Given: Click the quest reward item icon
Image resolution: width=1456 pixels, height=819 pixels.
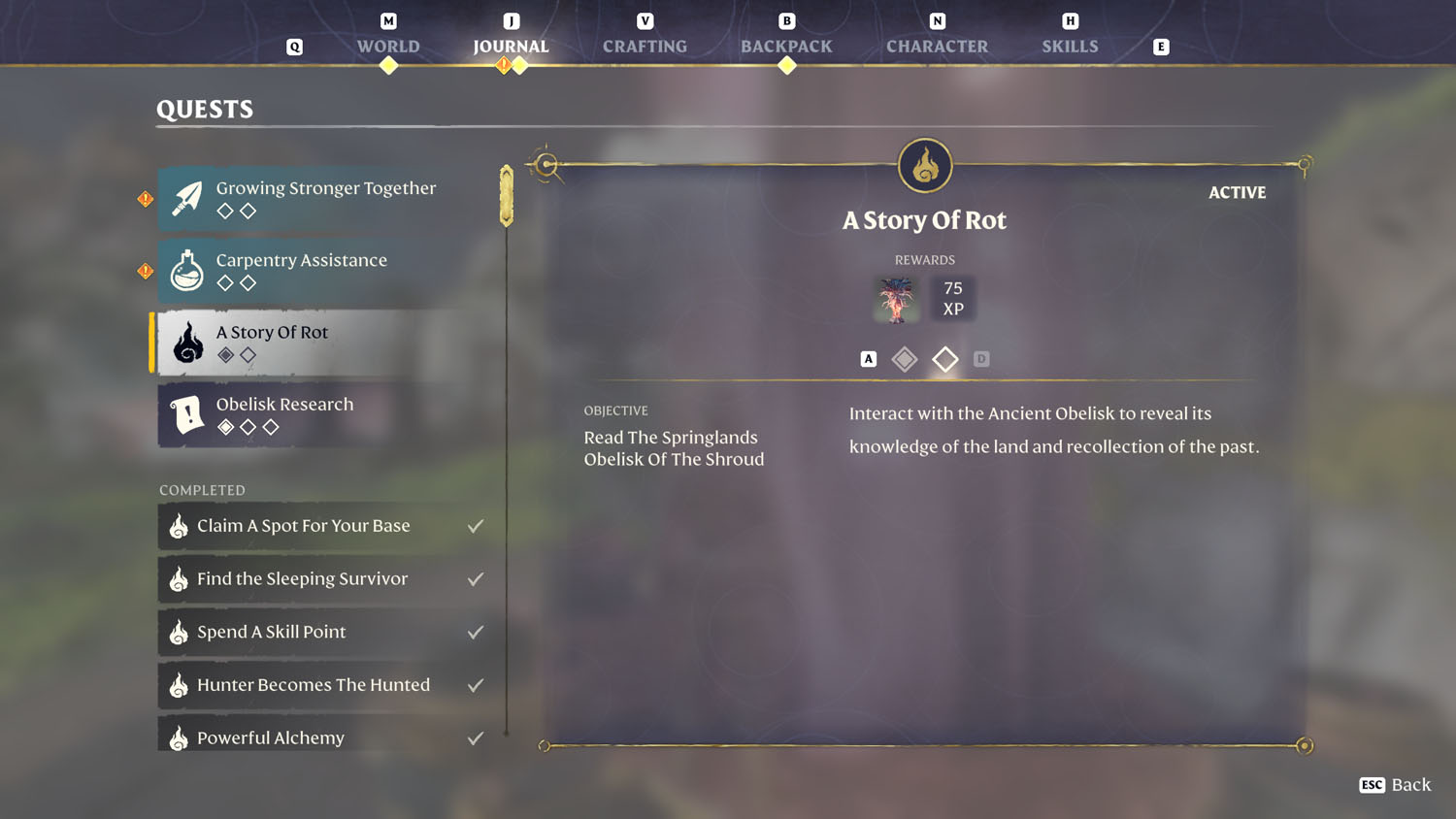Looking at the screenshot, I should [896, 299].
